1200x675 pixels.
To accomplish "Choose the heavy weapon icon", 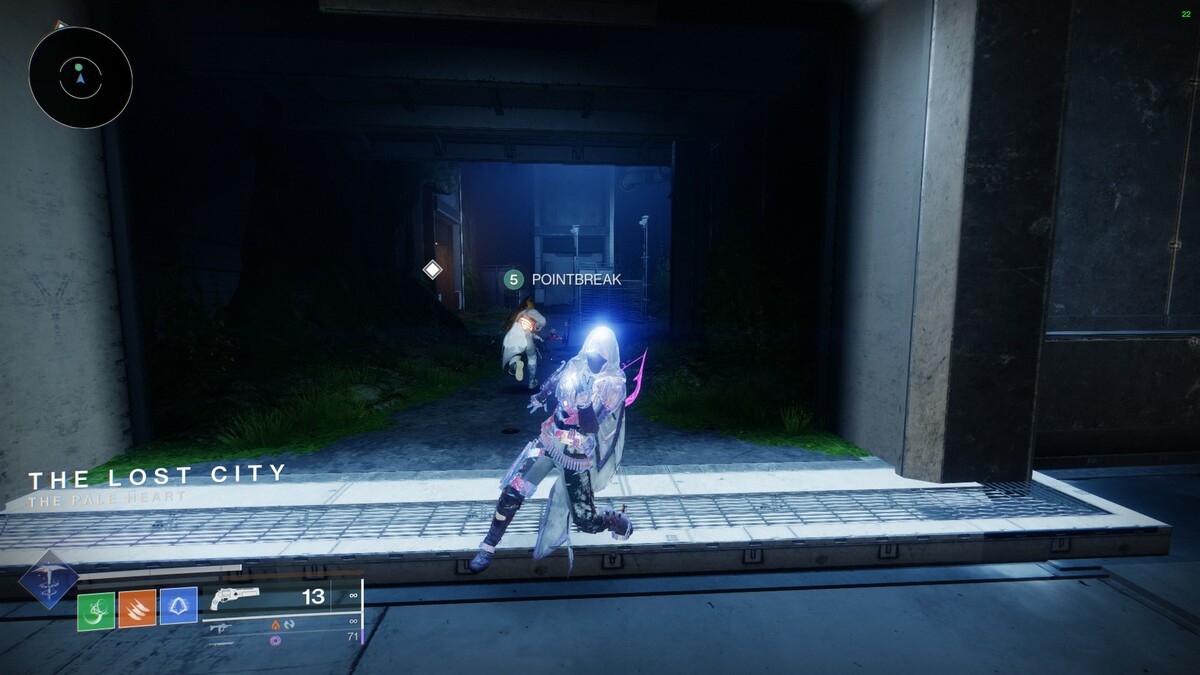I will coord(221,641).
